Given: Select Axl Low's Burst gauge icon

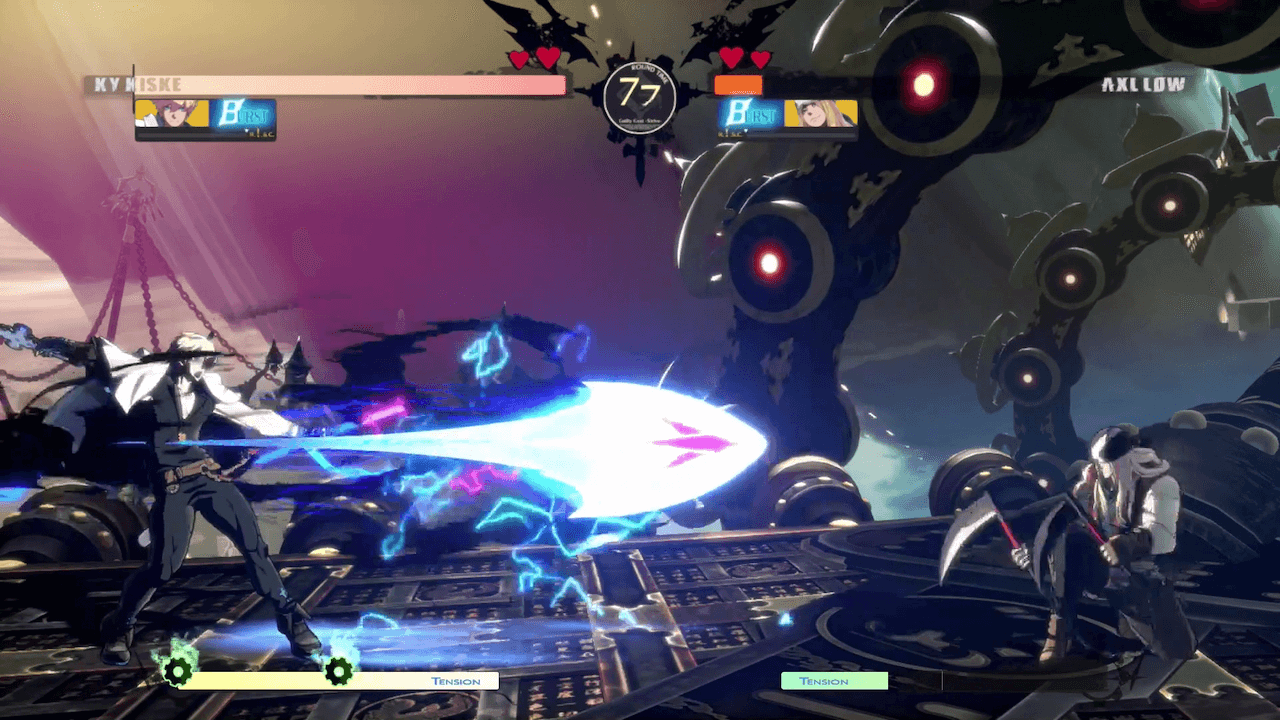Looking at the screenshot, I should pyautogui.click(x=750, y=116).
